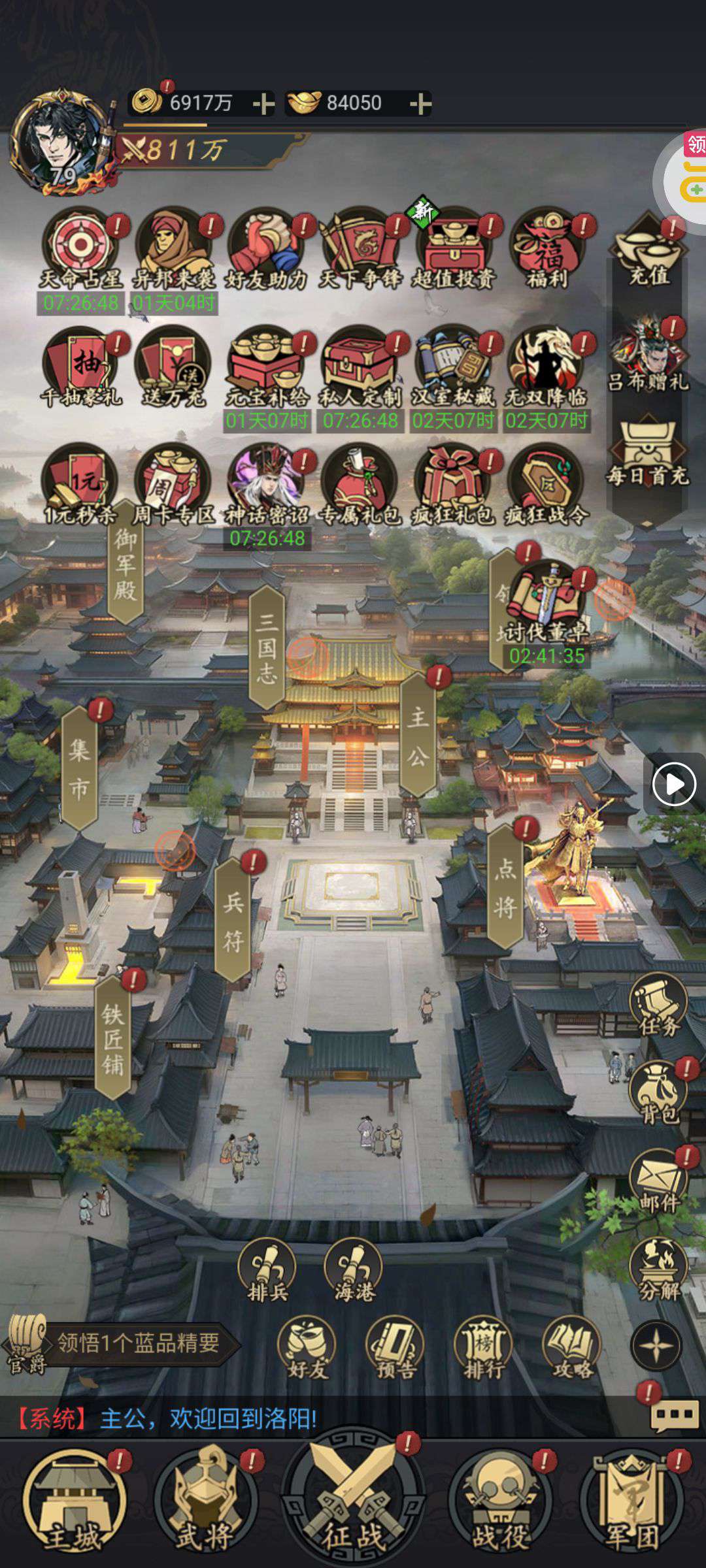Open the 任务 quest scroll
Image resolution: width=706 pixels, height=1568 pixels.
pyautogui.click(x=658, y=1006)
